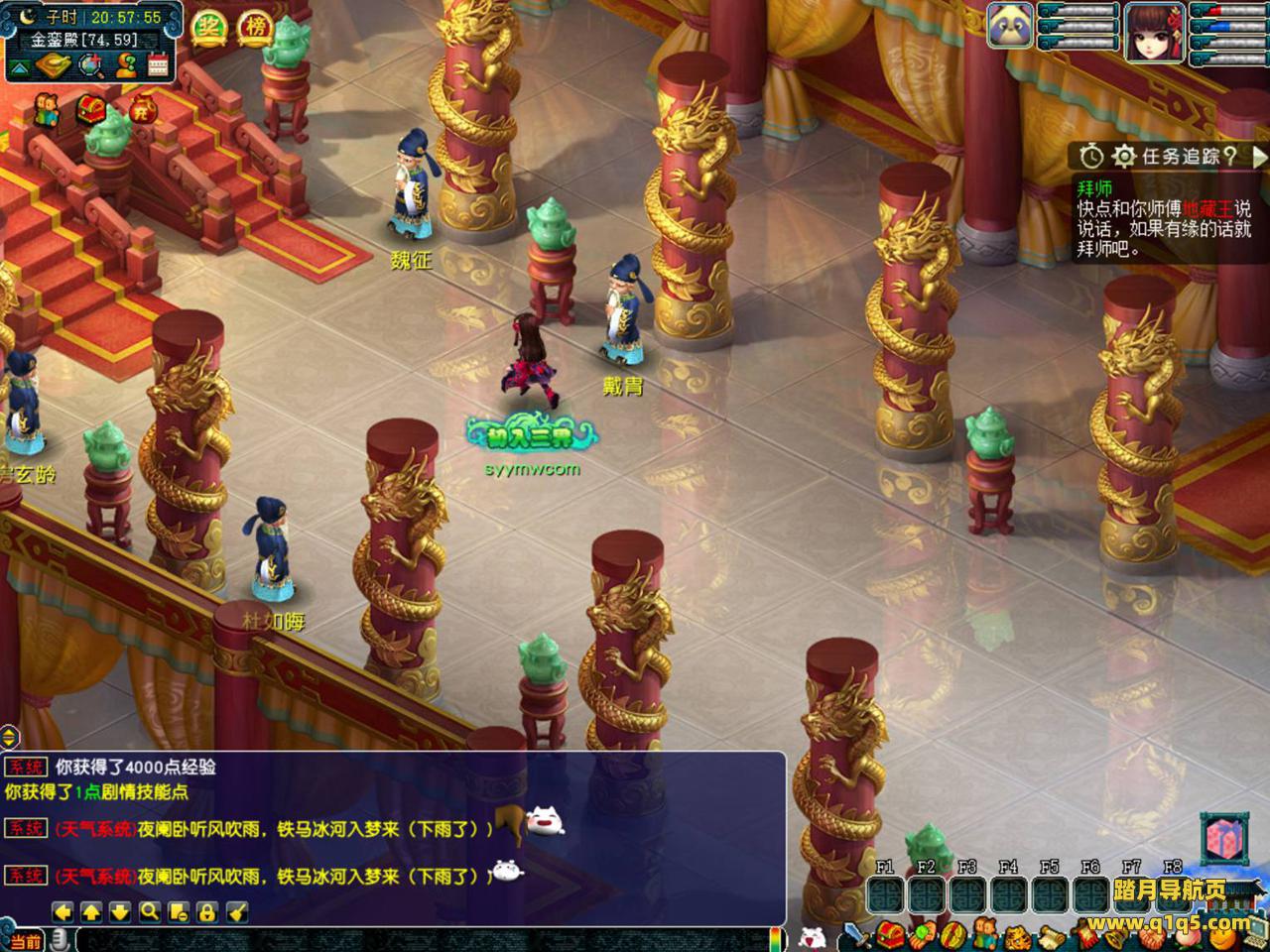Open the player character portrait
Image resolution: width=1270 pixels, height=952 pixels.
tap(1154, 32)
